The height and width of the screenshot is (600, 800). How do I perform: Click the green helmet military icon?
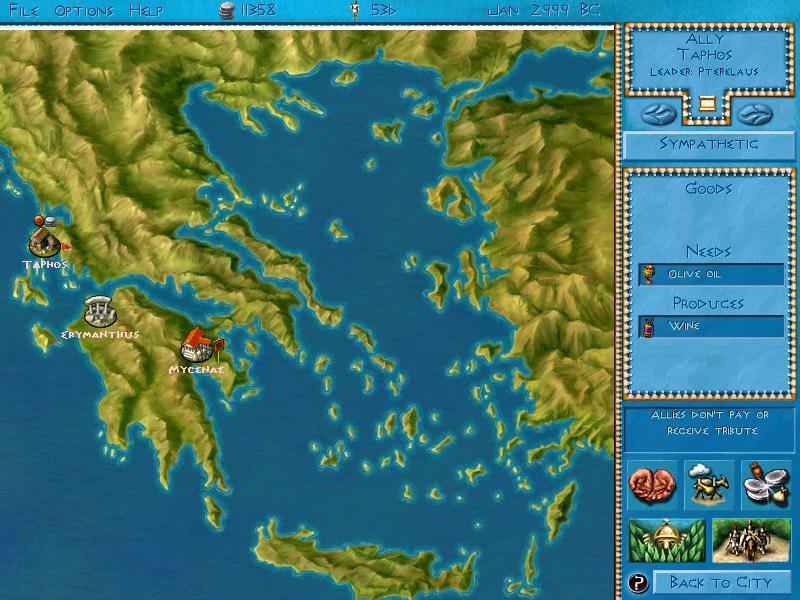coord(665,541)
